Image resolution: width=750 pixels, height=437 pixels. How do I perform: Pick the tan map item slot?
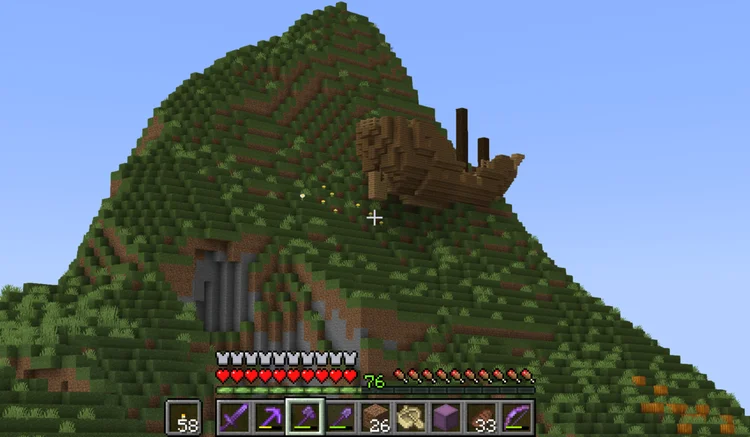411,417
